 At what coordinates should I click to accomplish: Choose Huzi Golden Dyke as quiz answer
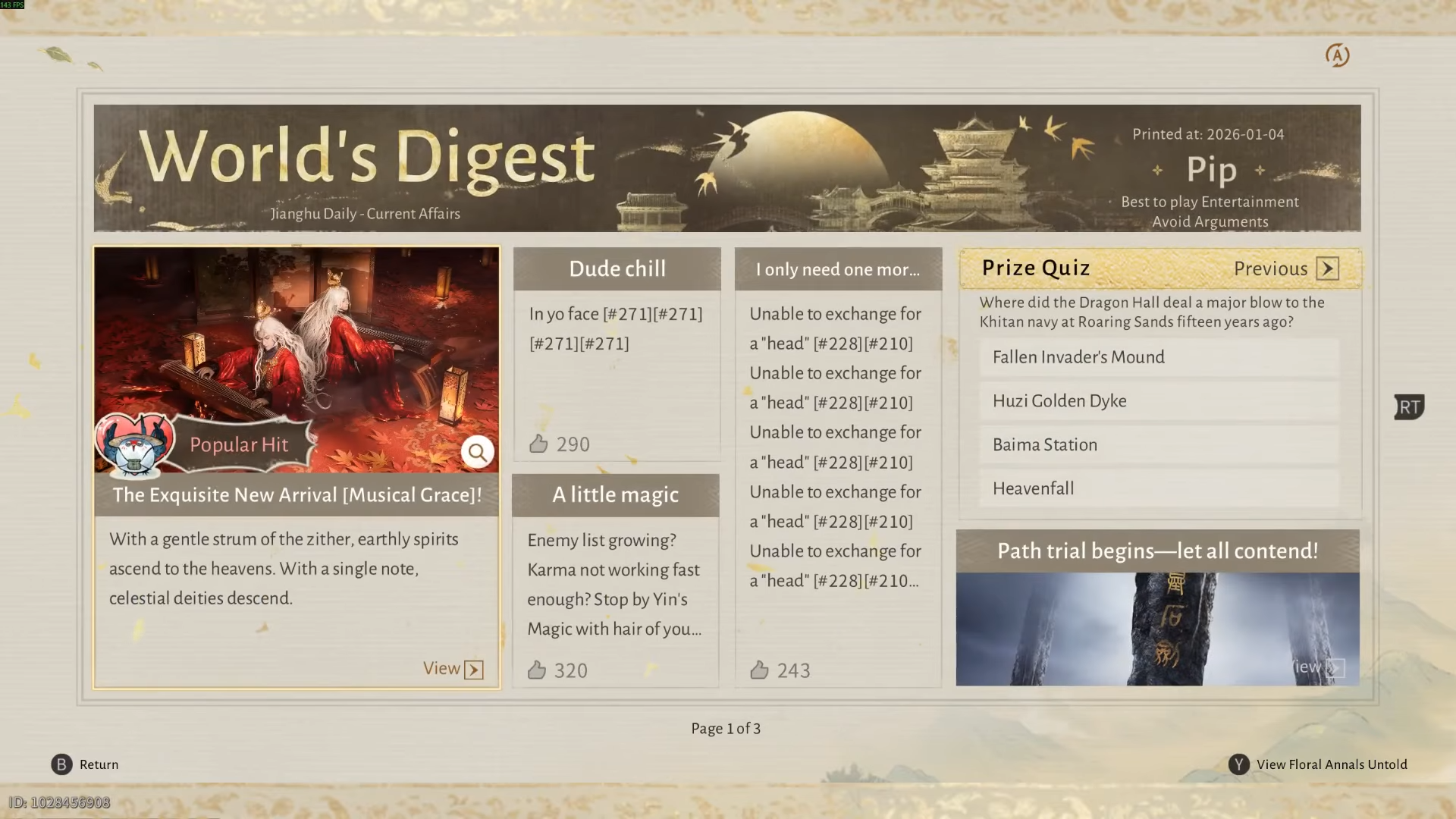[x=1060, y=400]
